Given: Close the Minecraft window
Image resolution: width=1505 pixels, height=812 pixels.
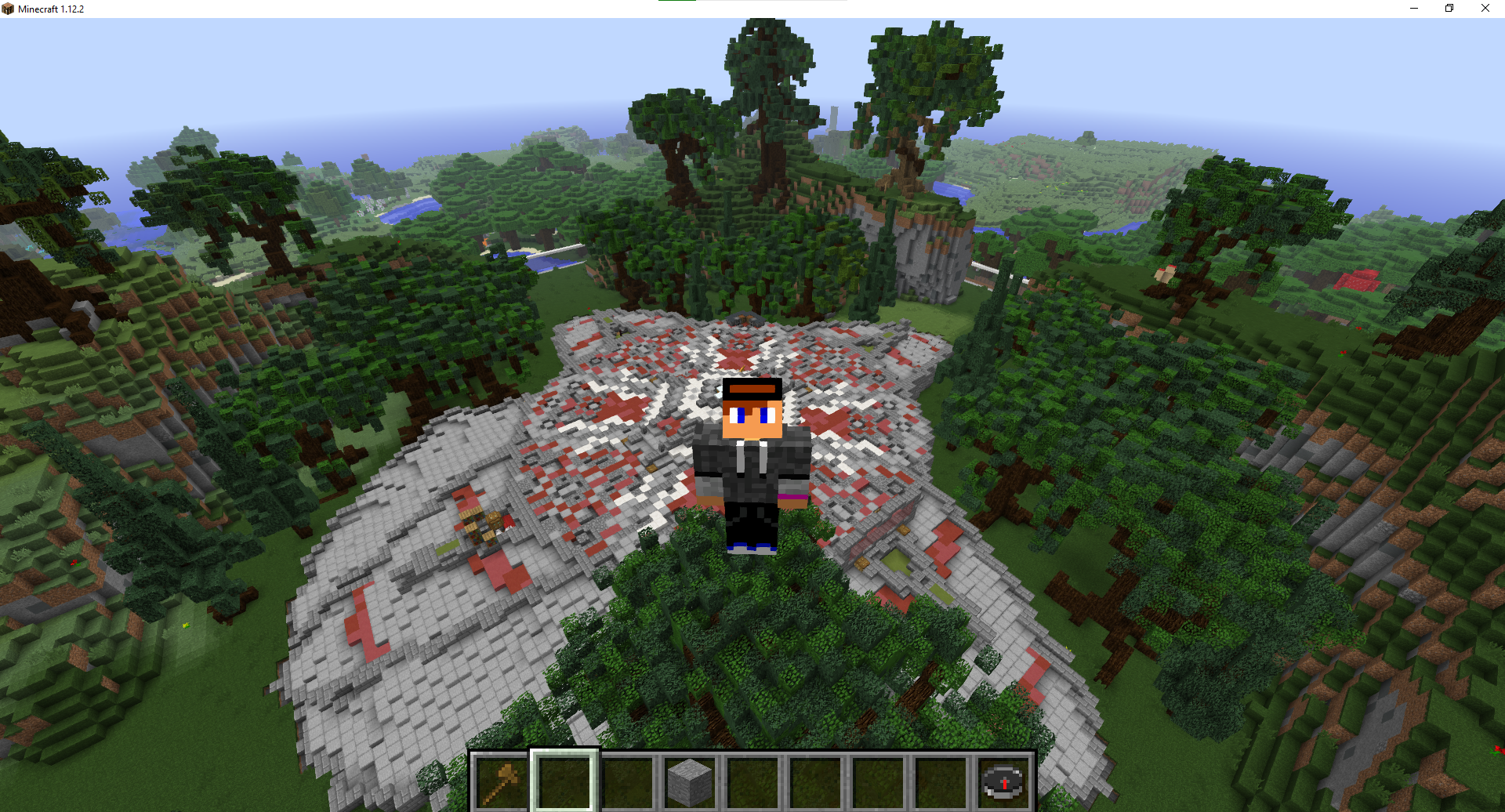Looking at the screenshot, I should 1485,9.
